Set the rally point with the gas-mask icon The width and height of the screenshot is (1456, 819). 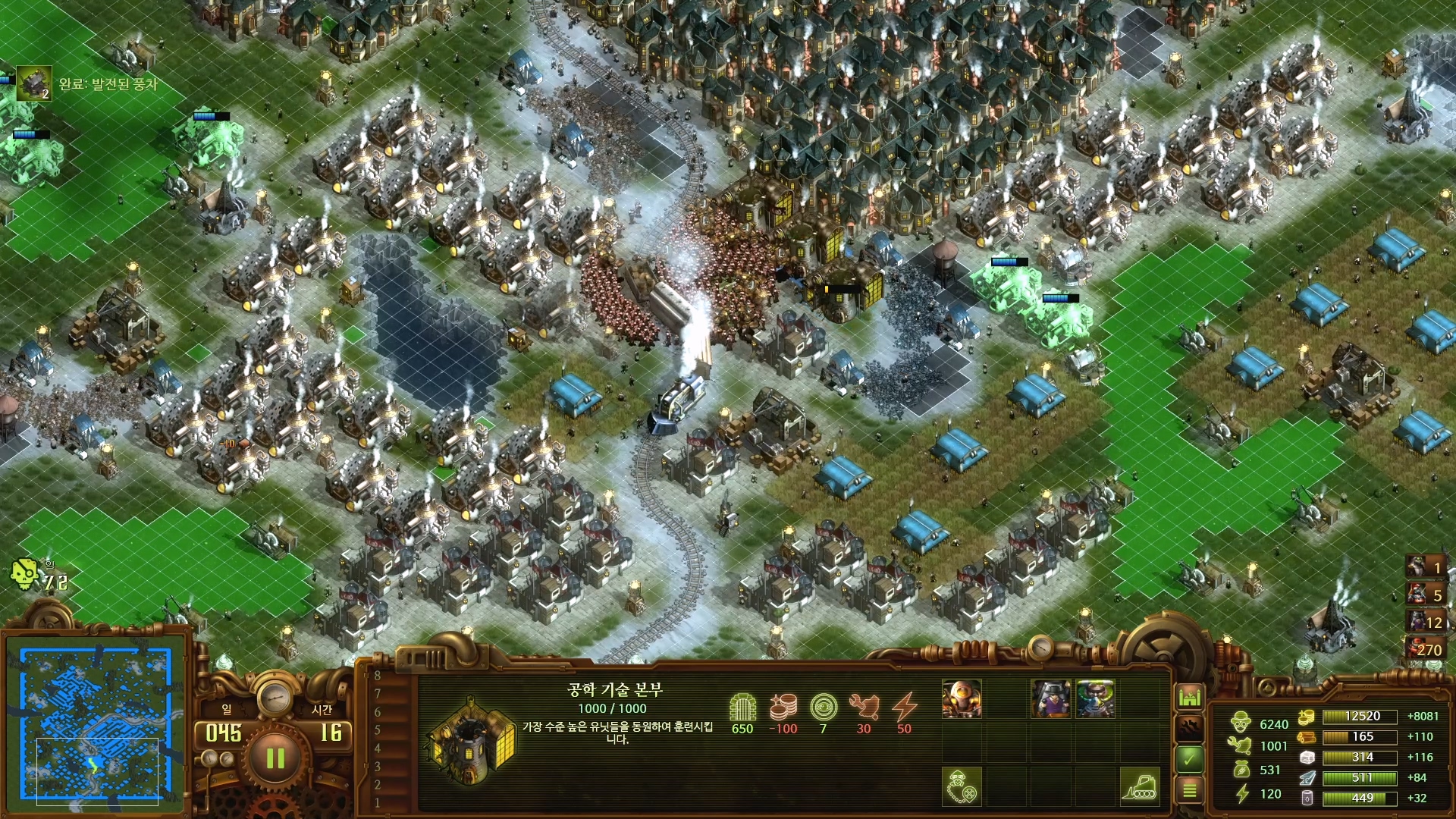tap(962, 786)
